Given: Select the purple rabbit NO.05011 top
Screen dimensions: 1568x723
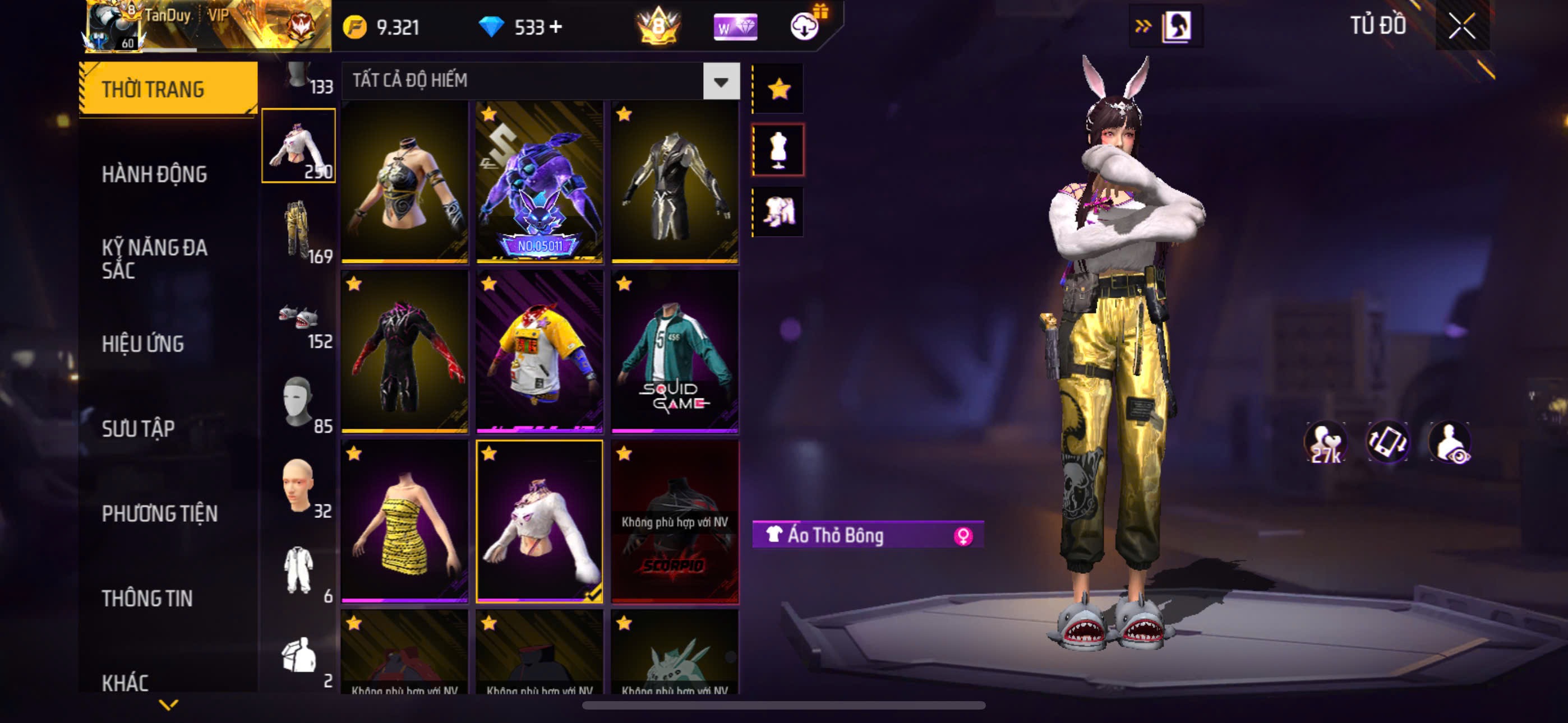Looking at the screenshot, I should [x=540, y=183].
